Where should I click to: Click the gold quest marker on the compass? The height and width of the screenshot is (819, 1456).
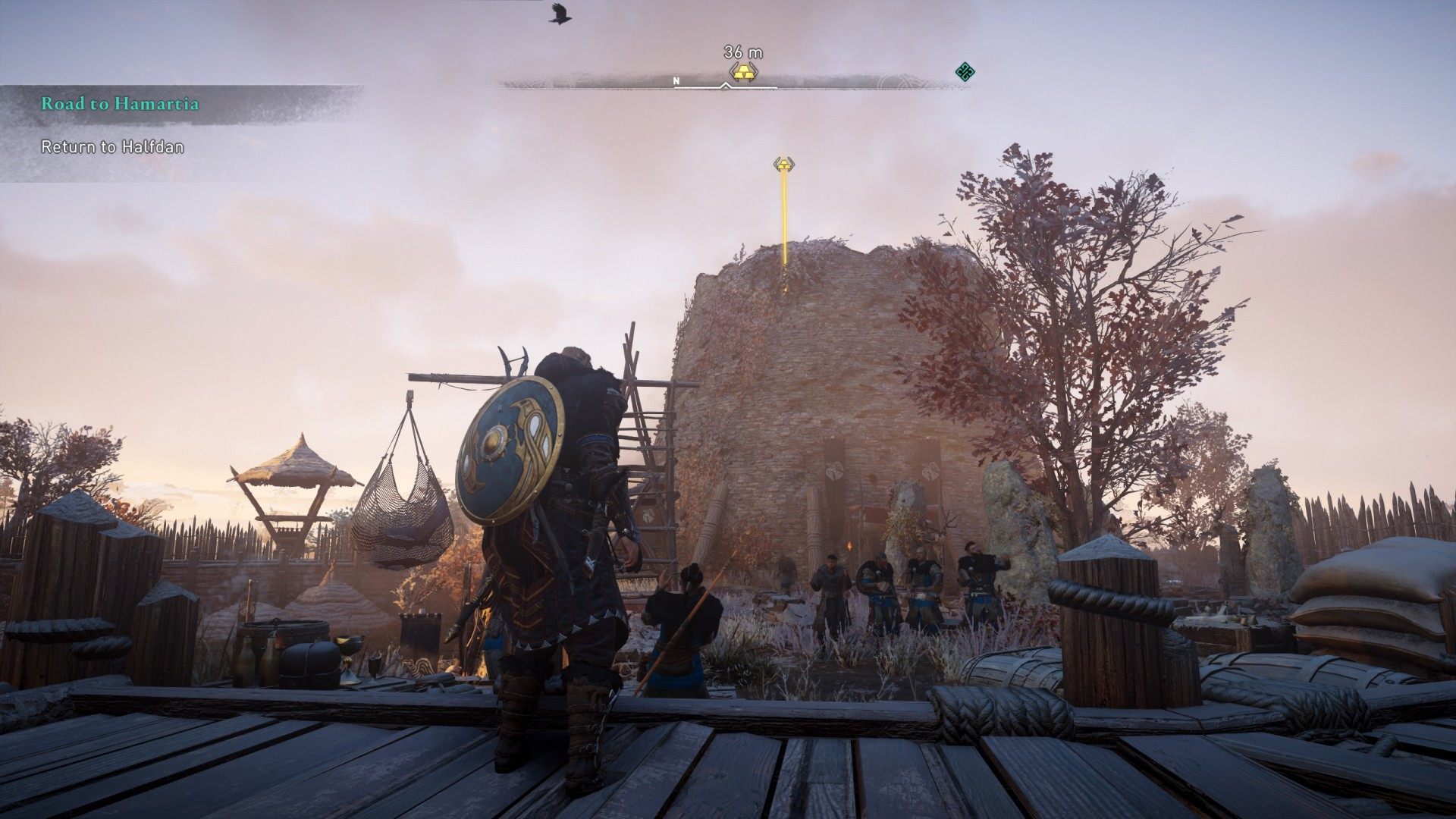click(744, 72)
